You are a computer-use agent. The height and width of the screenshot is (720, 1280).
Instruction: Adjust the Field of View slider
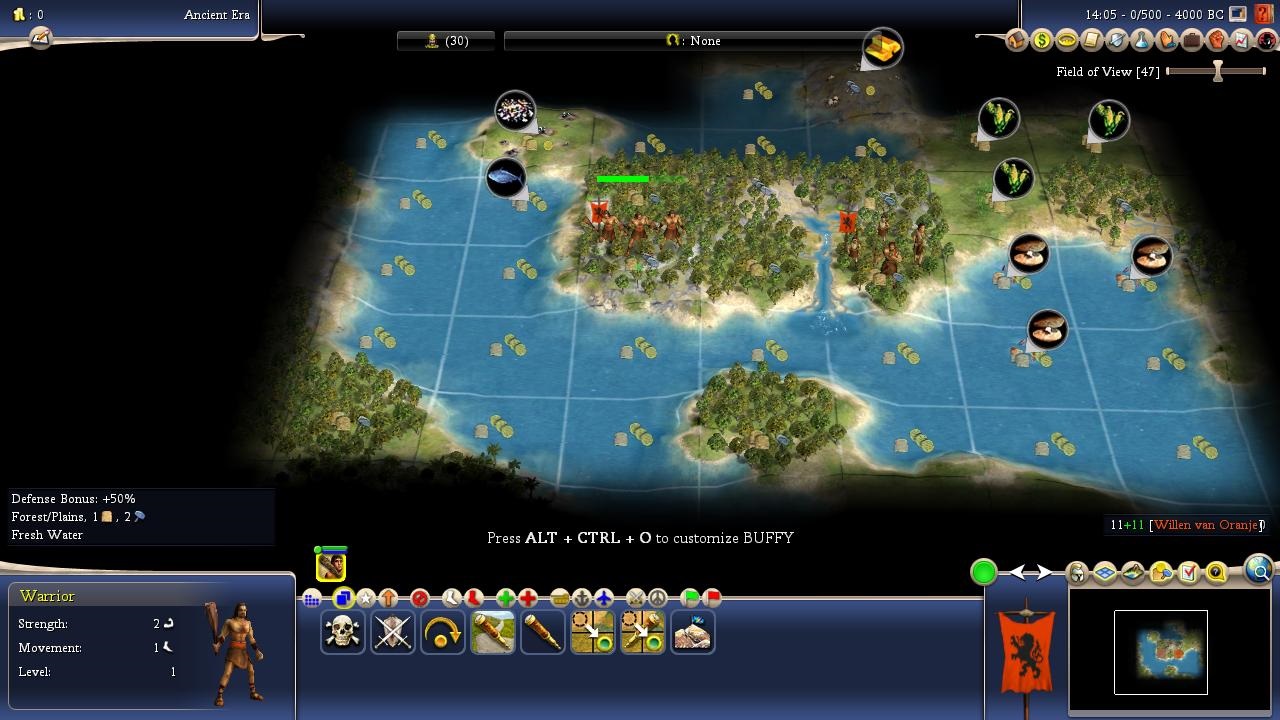tap(1217, 71)
